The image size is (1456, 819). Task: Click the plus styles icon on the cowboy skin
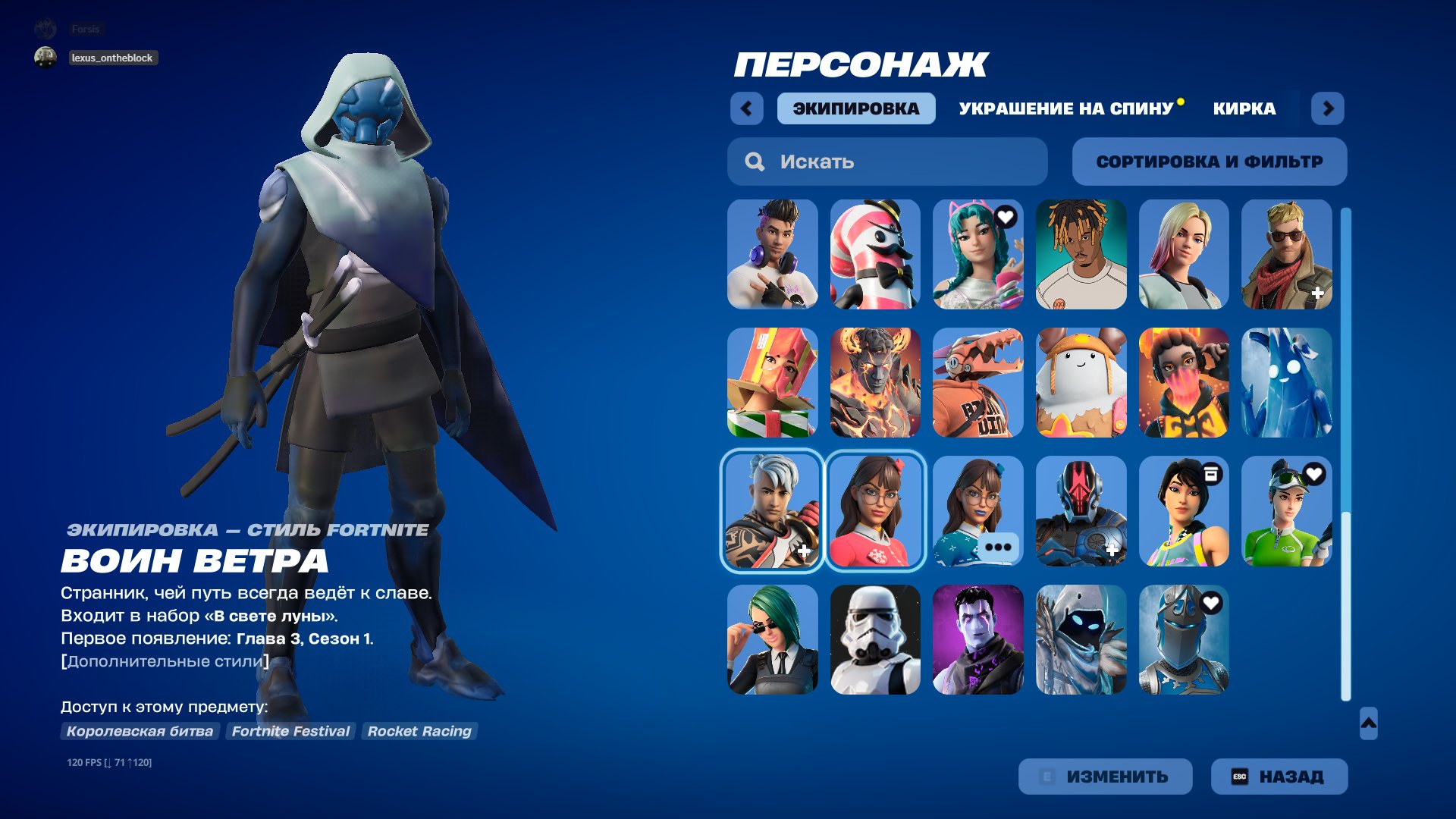click(x=1318, y=291)
